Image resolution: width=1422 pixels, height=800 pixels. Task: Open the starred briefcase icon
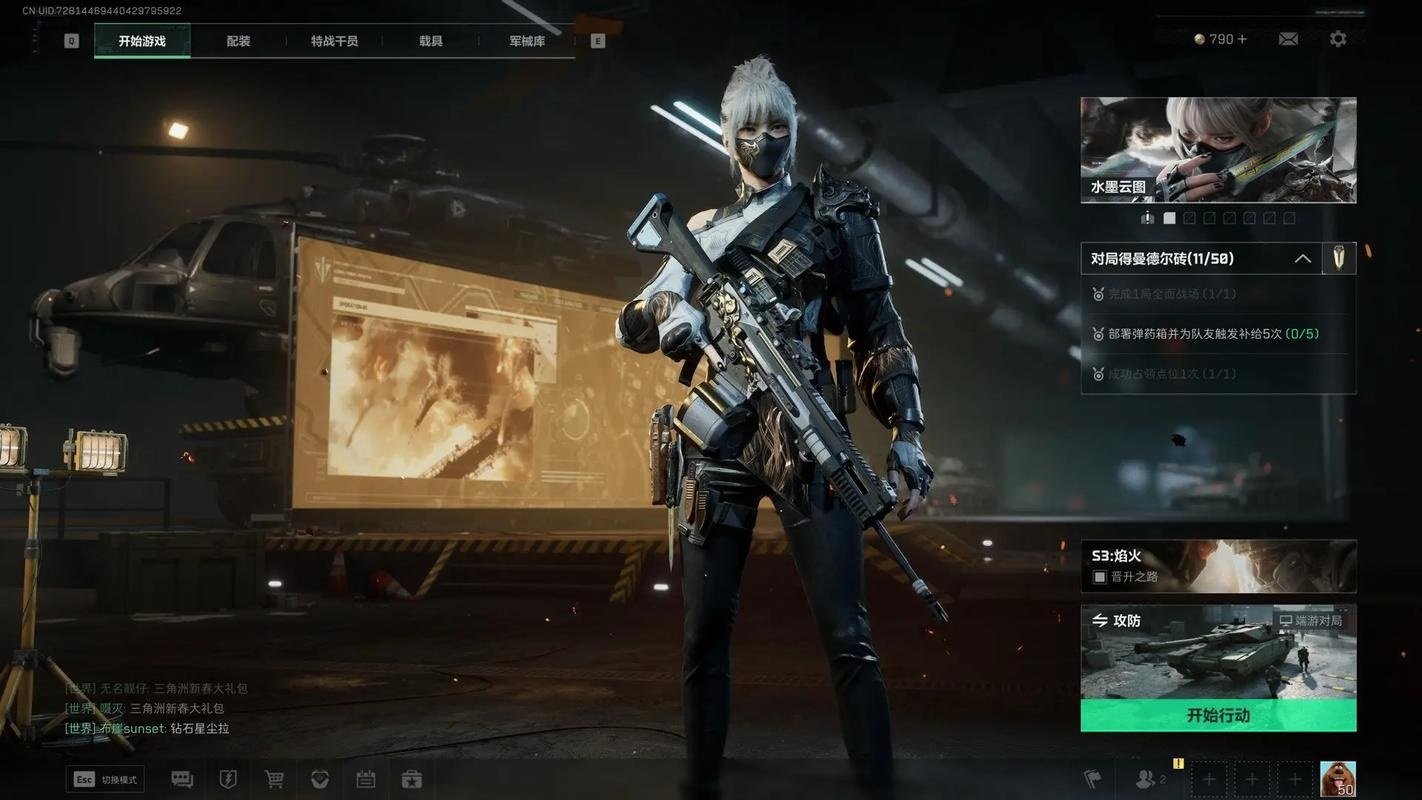pos(412,780)
